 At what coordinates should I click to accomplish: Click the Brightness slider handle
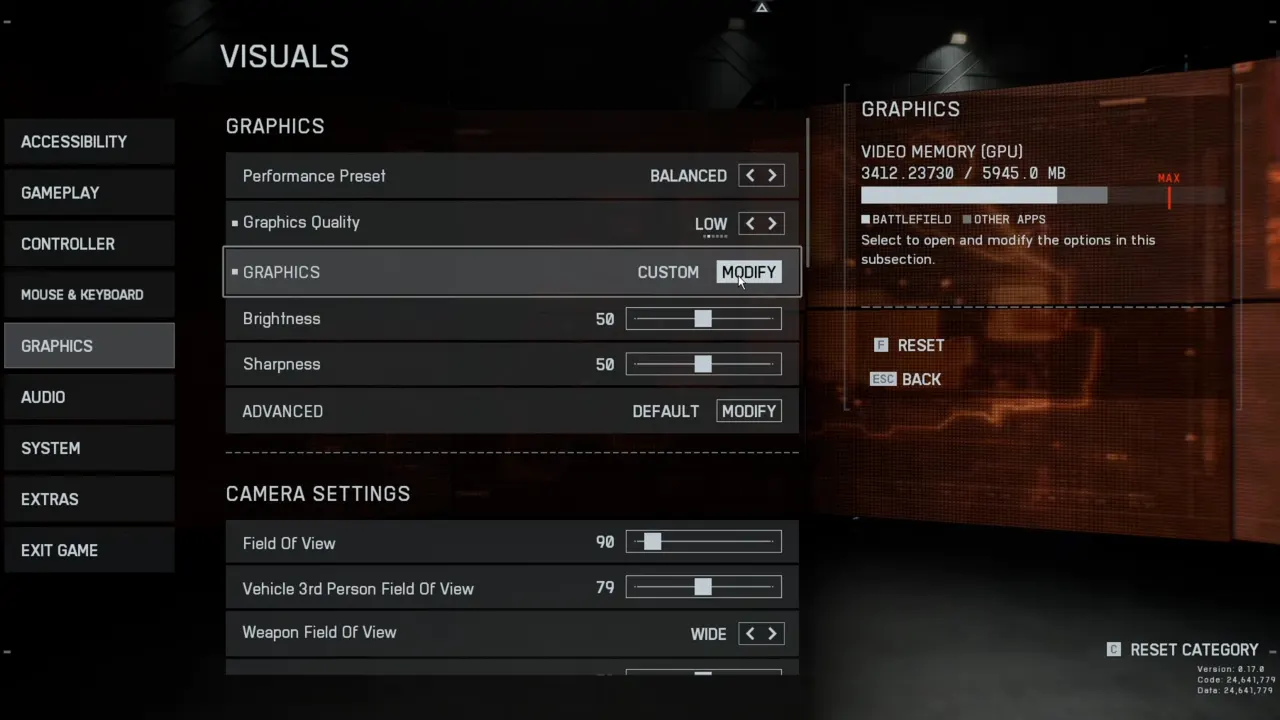click(x=702, y=318)
